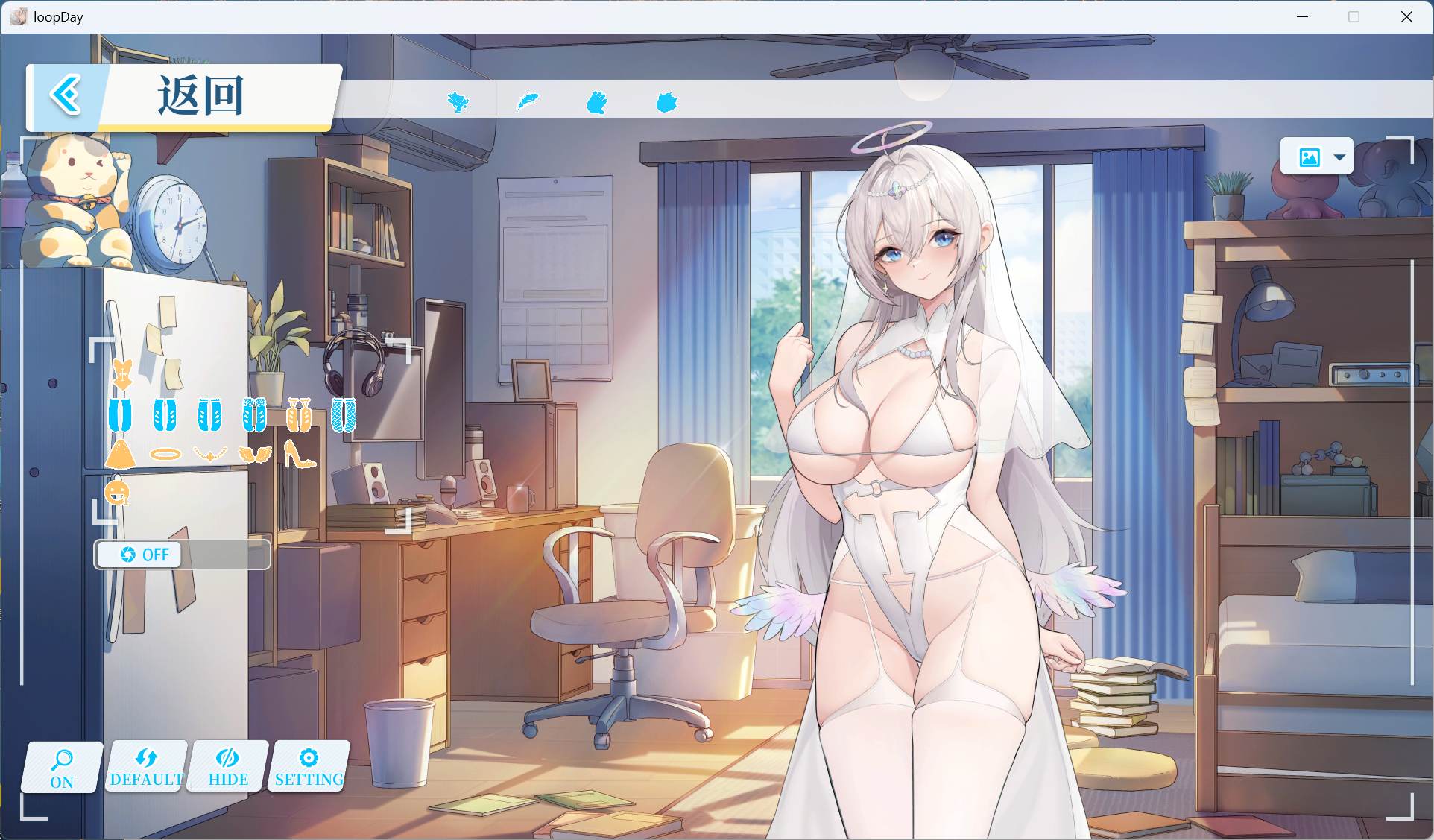1434x840 pixels.
Task: Open the SETTING menu
Action: point(309,768)
